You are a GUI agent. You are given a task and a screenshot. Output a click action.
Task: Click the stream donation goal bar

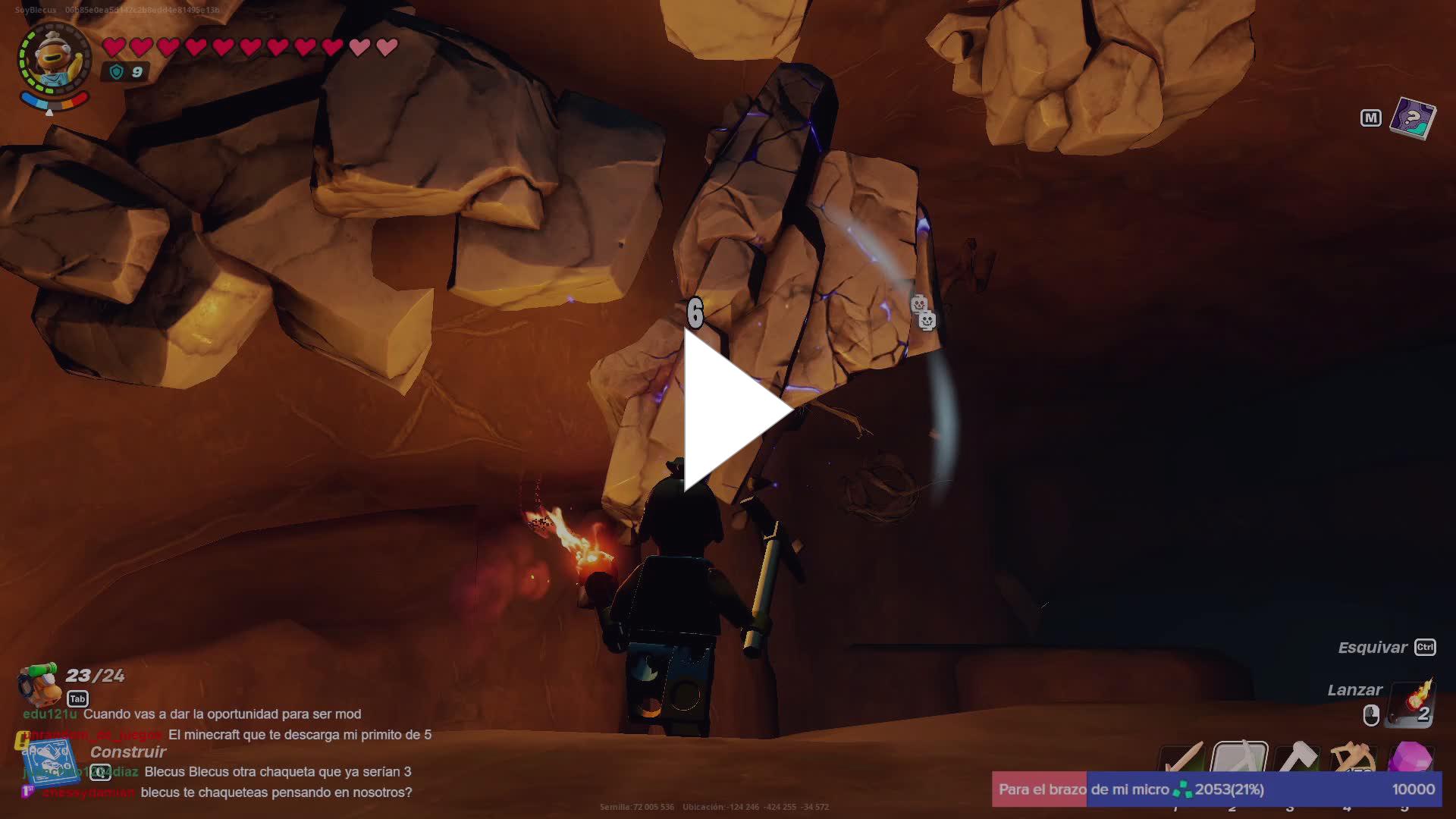pyautogui.click(x=1216, y=789)
